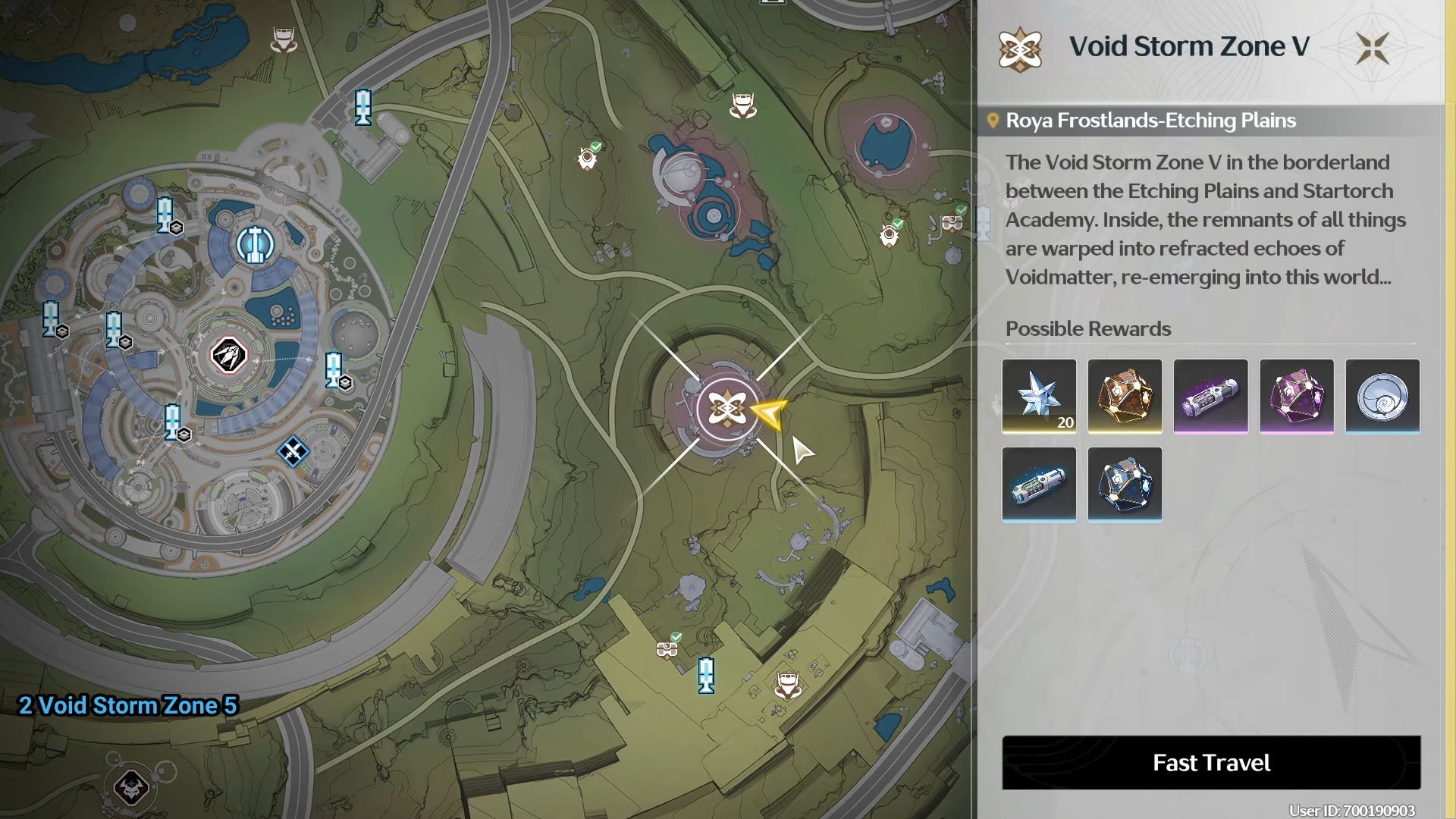Select the star crystal reward with 20
The width and height of the screenshot is (1456, 819).
(1039, 396)
